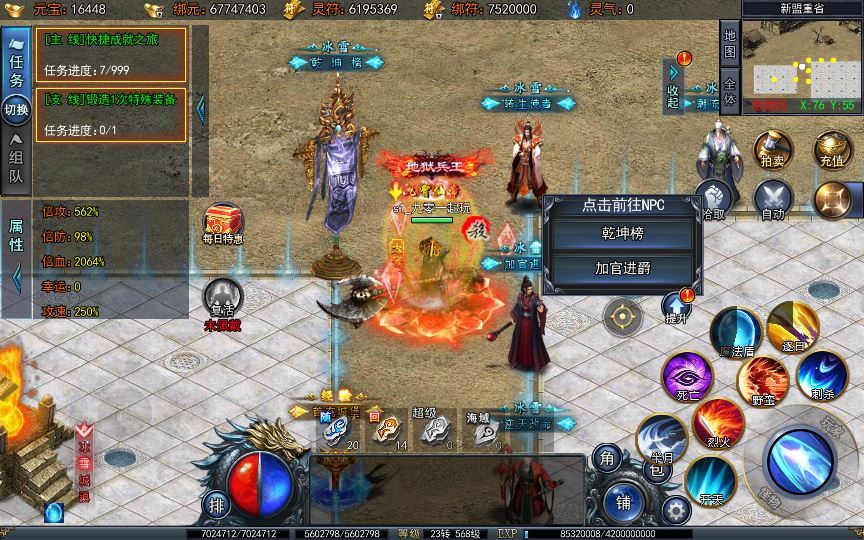Open the 提升 upgrade arrow icon
The image size is (864, 540).
tap(679, 305)
